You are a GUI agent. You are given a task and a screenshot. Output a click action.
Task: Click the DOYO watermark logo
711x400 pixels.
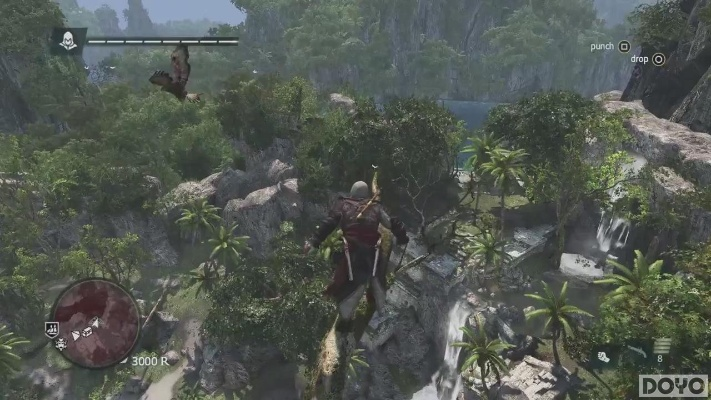coord(673,386)
